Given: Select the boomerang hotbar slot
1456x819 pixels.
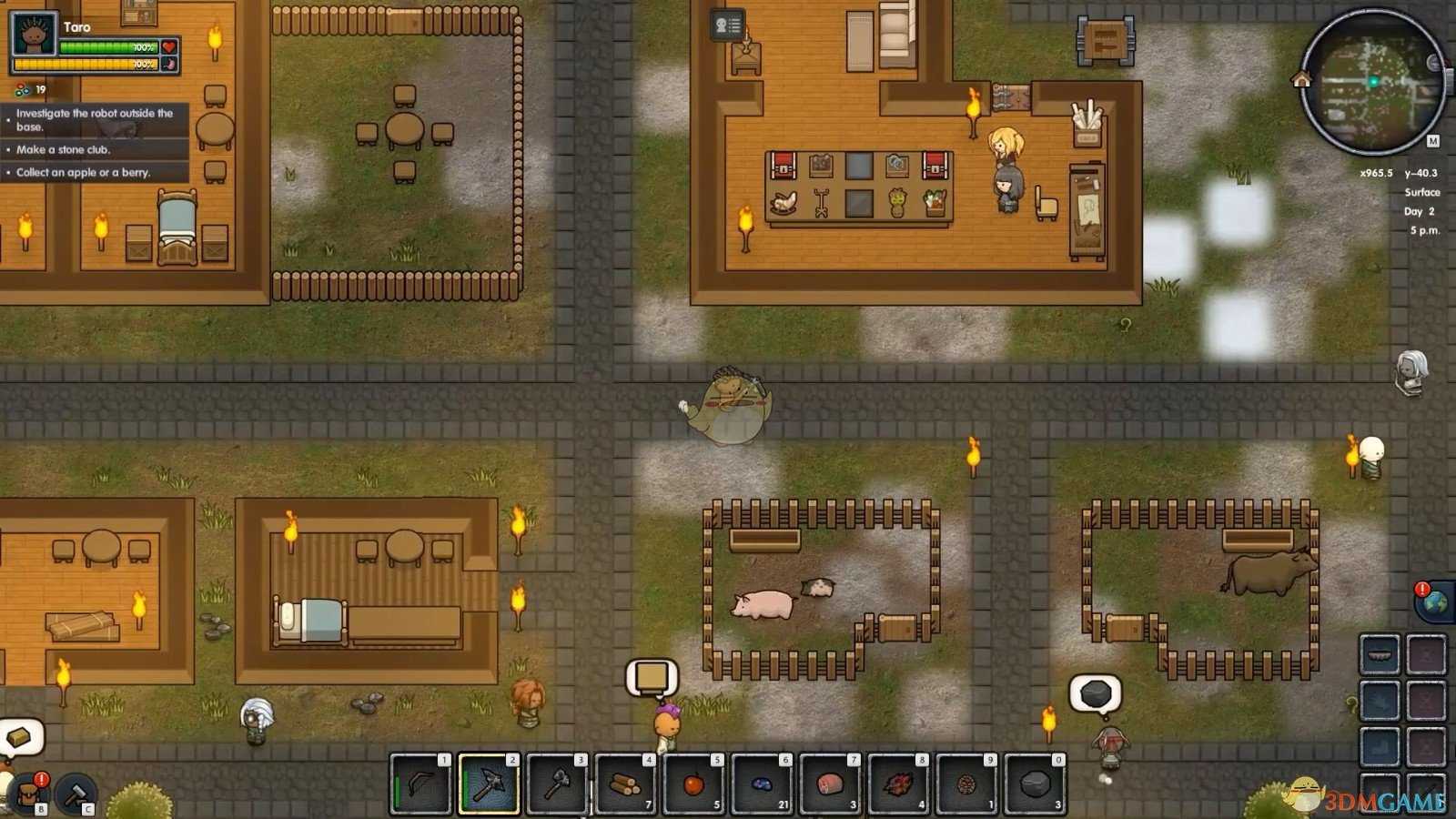Looking at the screenshot, I should pyautogui.click(x=420, y=784).
